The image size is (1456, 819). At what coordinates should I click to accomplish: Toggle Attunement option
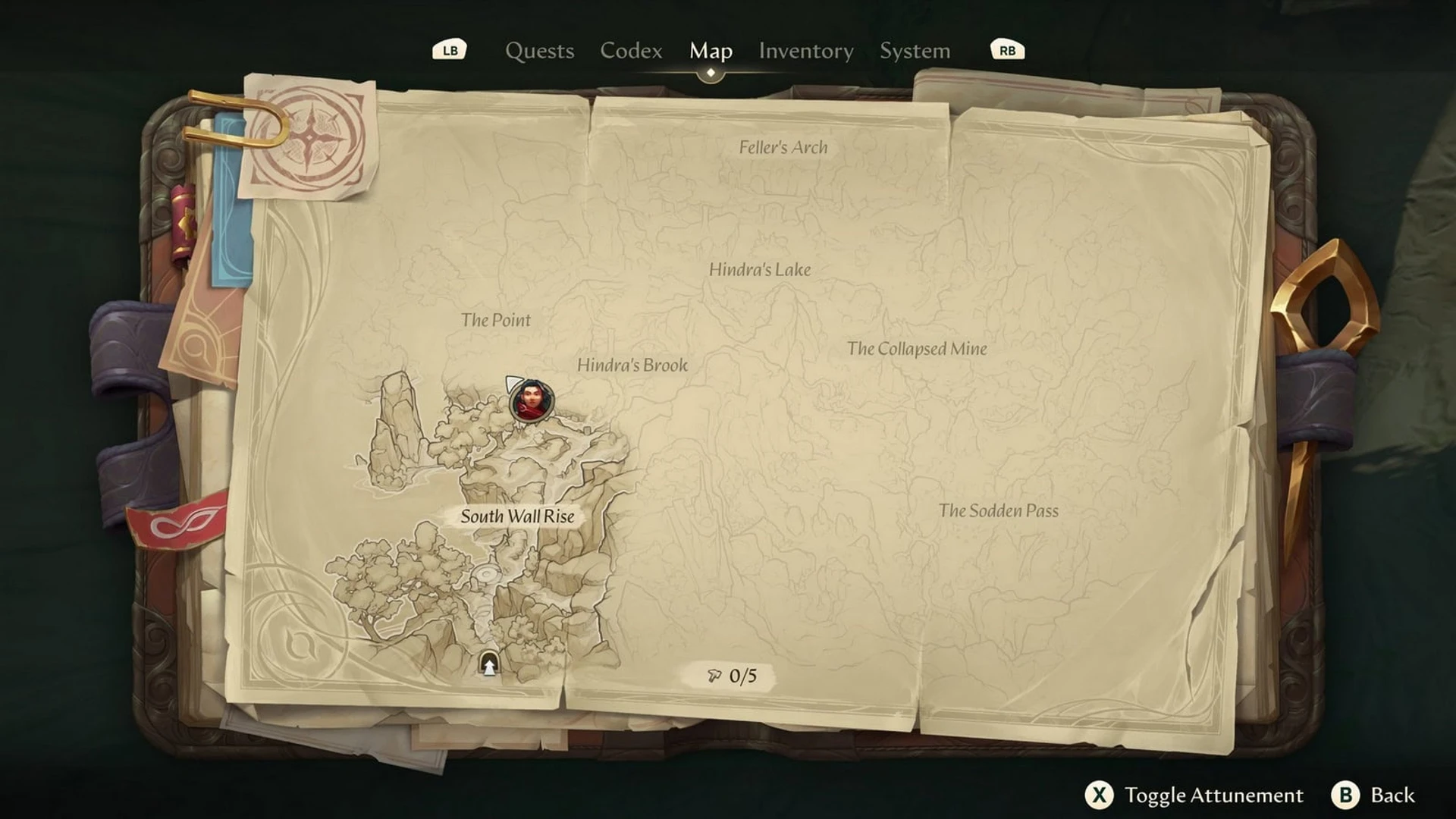click(x=1194, y=795)
